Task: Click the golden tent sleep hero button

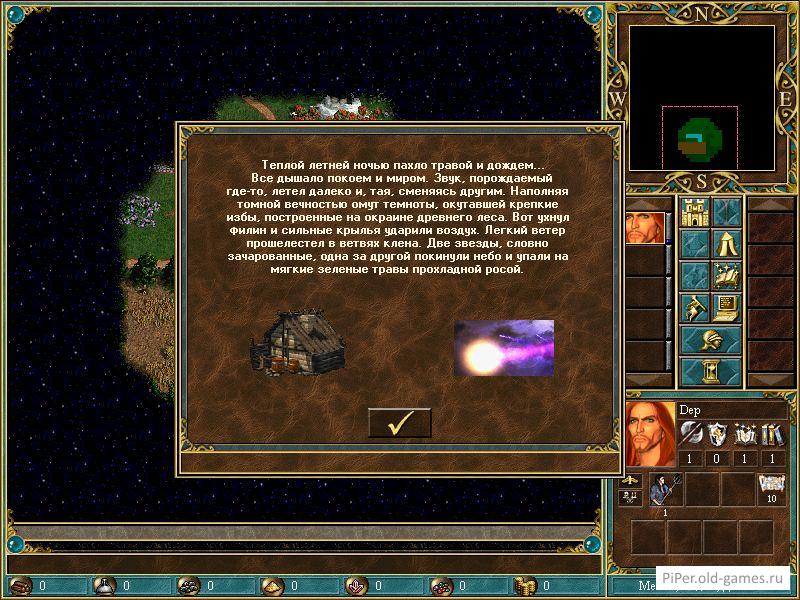Action: (x=726, y=245)
